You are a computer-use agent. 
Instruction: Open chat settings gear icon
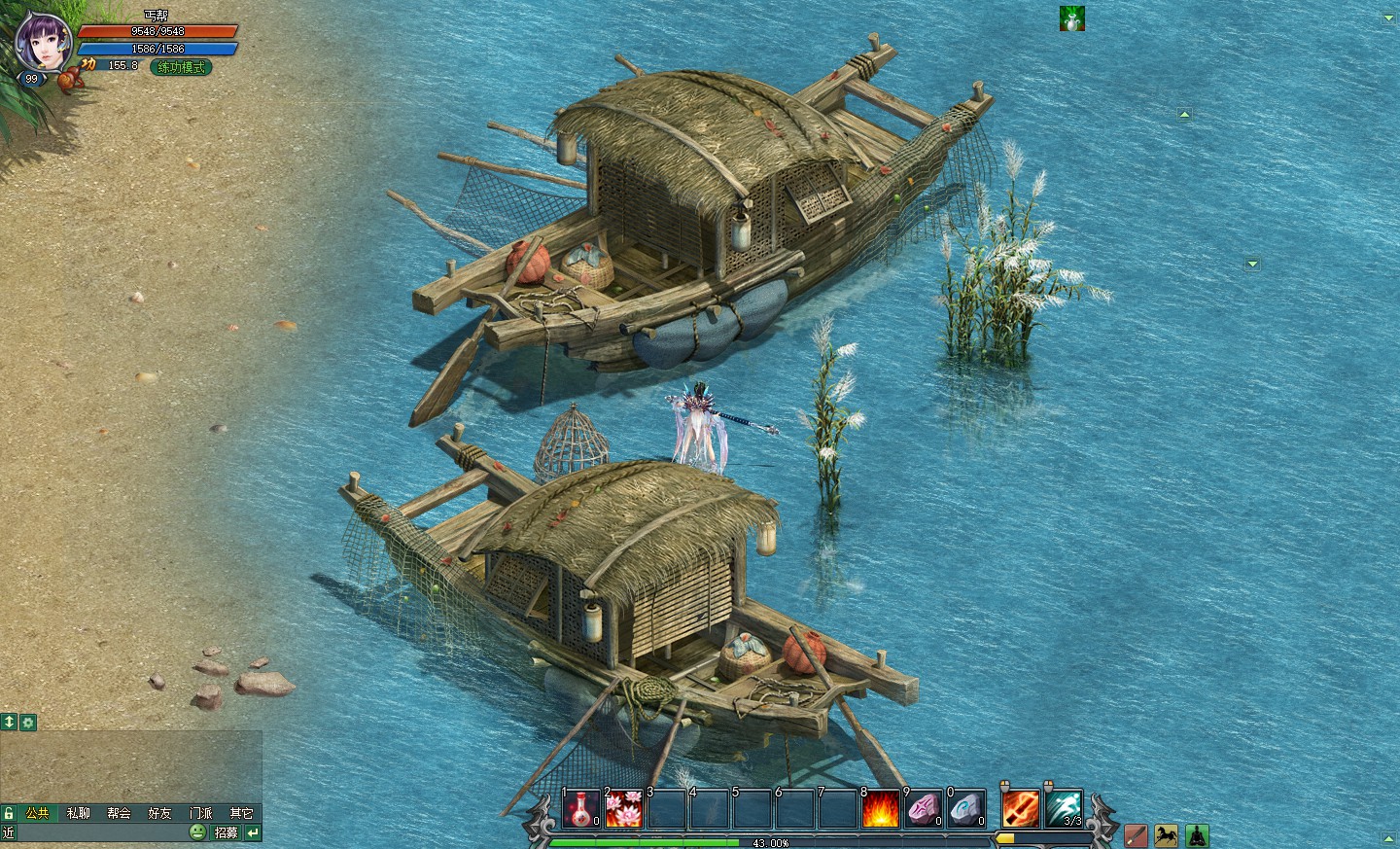27,722
